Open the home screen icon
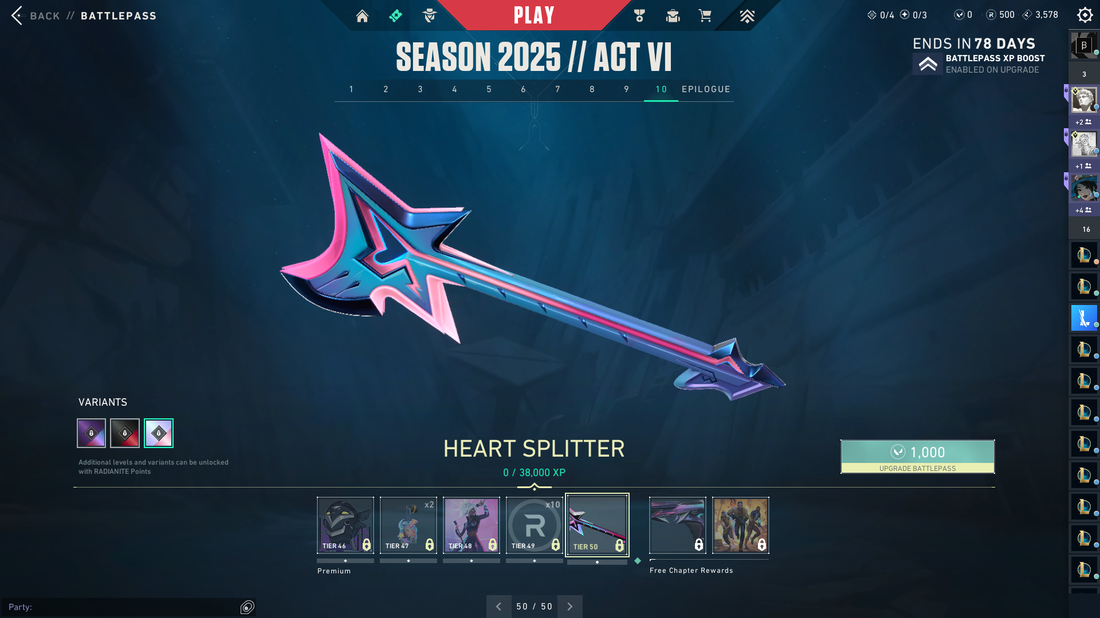 [x=362, y=16]
